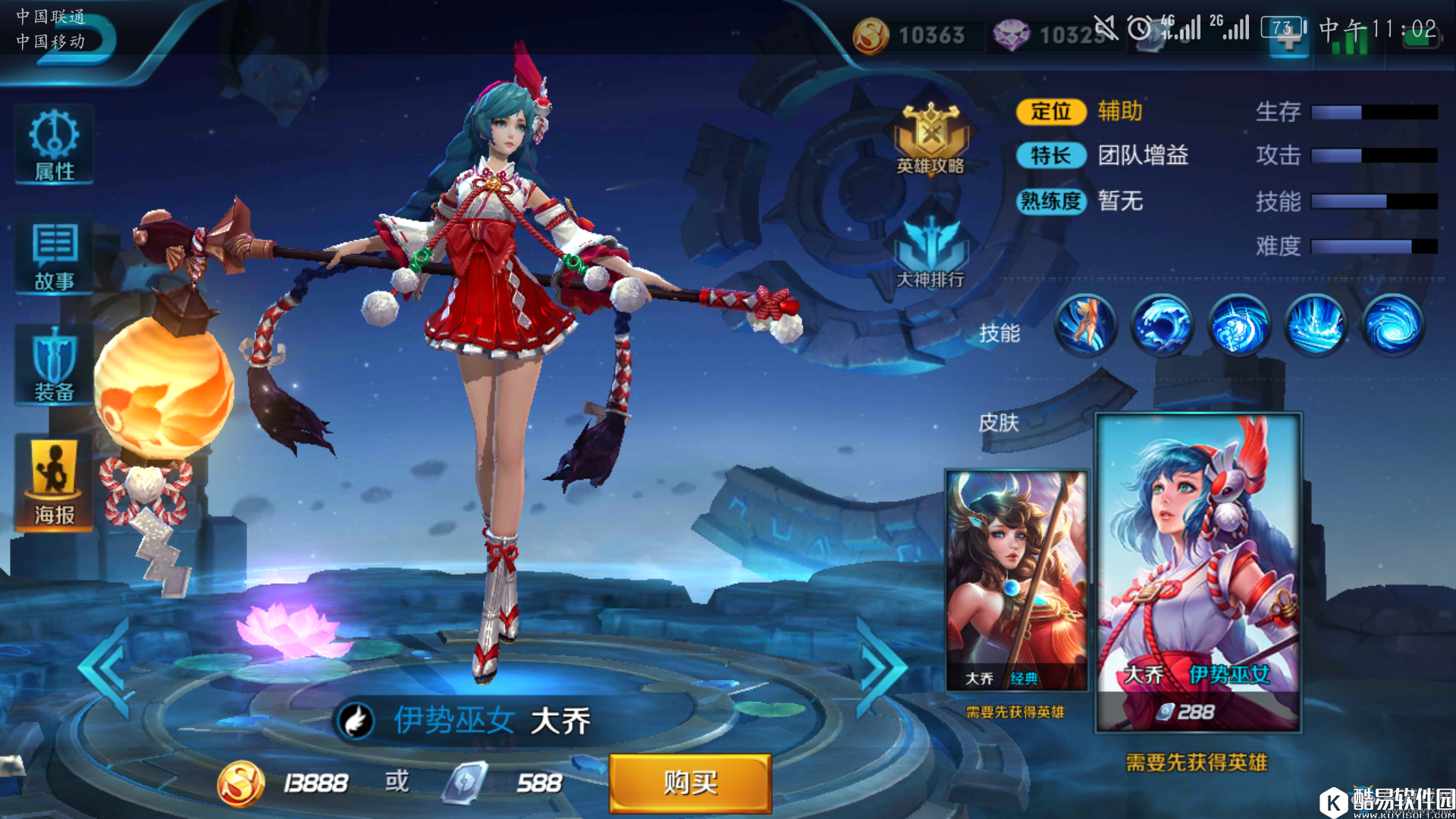Tap the gold coin balance at top

[x=910, y=35]
